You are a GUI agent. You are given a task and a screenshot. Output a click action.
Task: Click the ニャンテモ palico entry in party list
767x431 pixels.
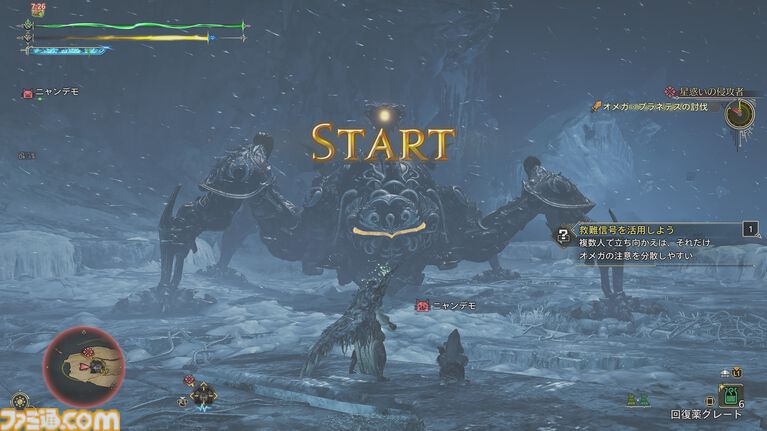click(x=51, y=92)
